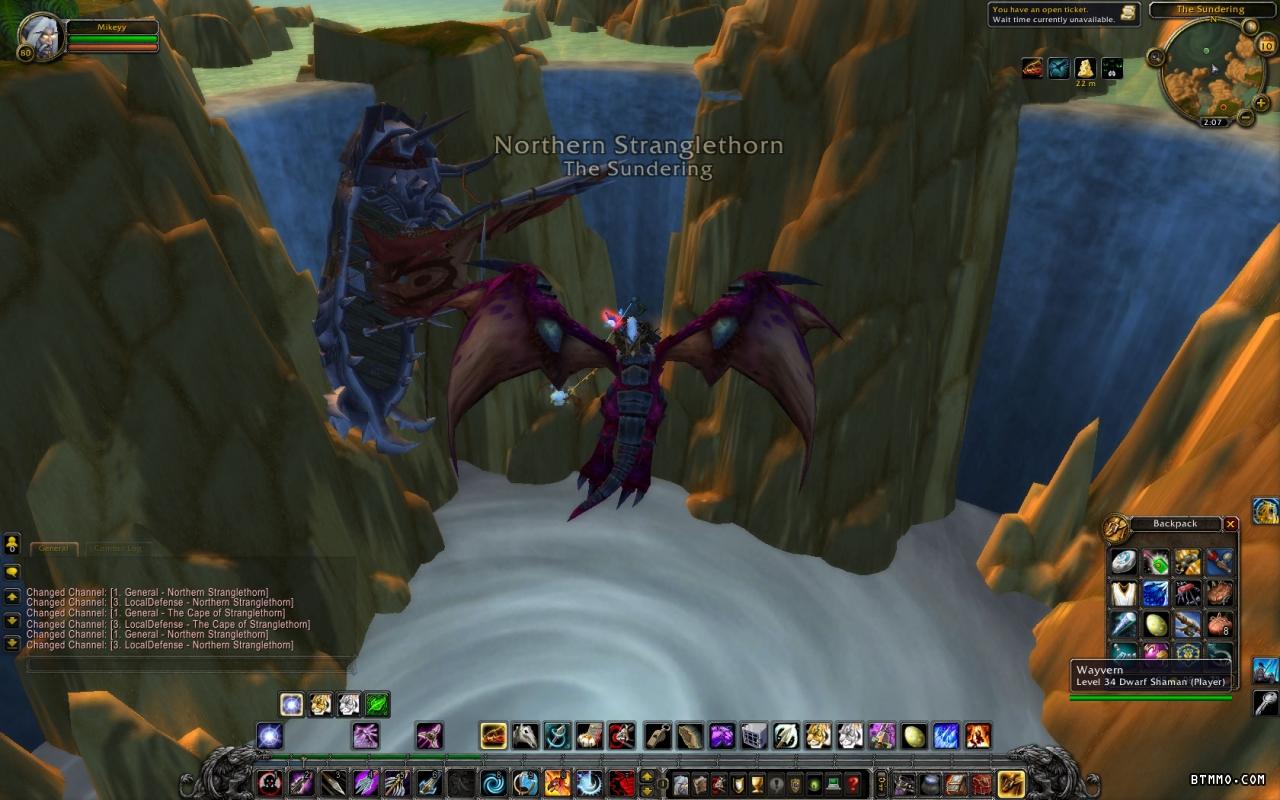
Task: Select the hearthstone in the backpack
Action: pyautogui.click(x=1124, y=562)
